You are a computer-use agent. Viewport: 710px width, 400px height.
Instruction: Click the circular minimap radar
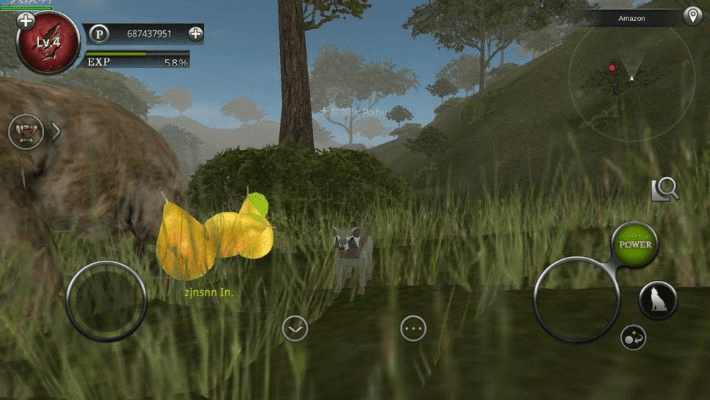tap(632, 76)
